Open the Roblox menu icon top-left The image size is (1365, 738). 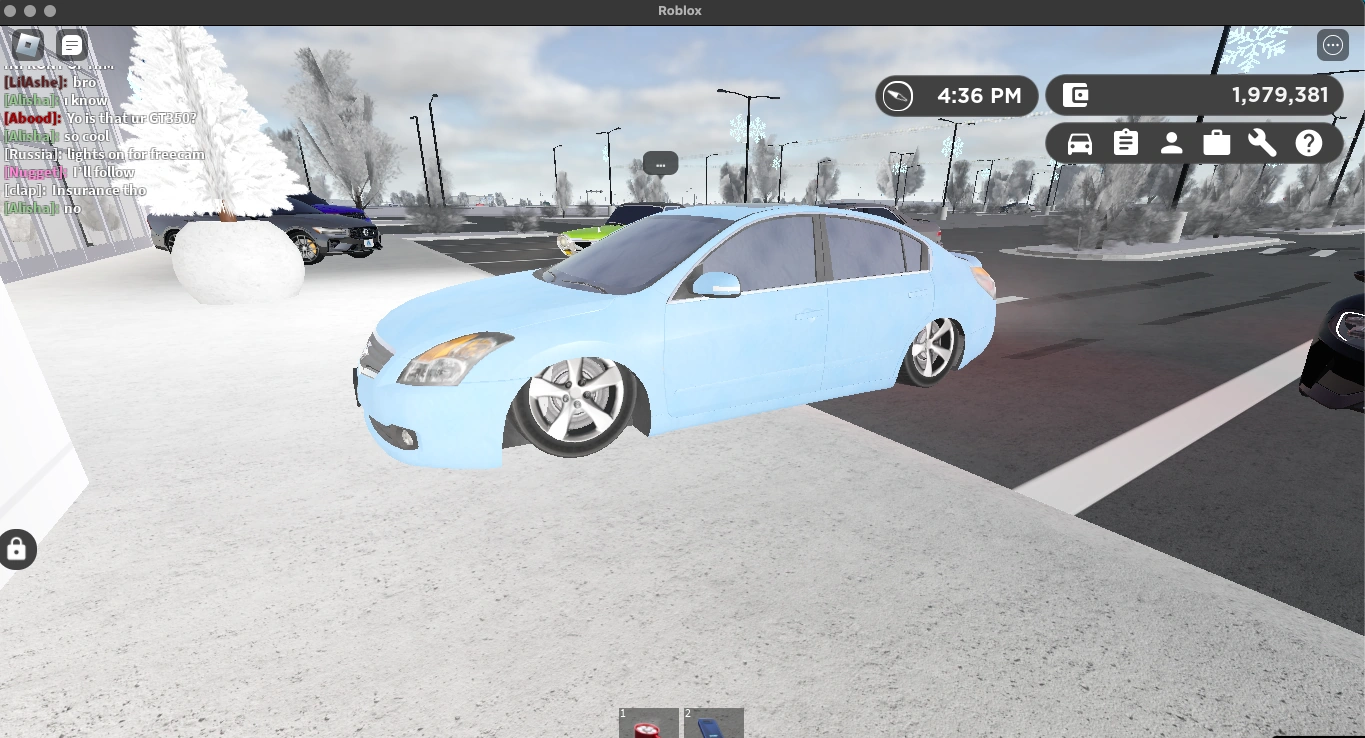pyautogui.click(x=27, y=44)
